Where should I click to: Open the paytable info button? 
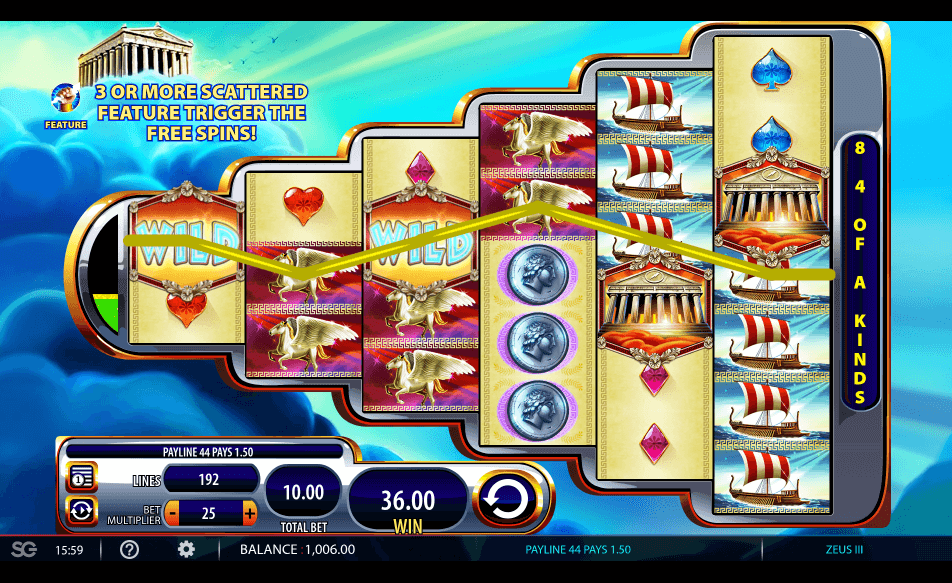81,478
